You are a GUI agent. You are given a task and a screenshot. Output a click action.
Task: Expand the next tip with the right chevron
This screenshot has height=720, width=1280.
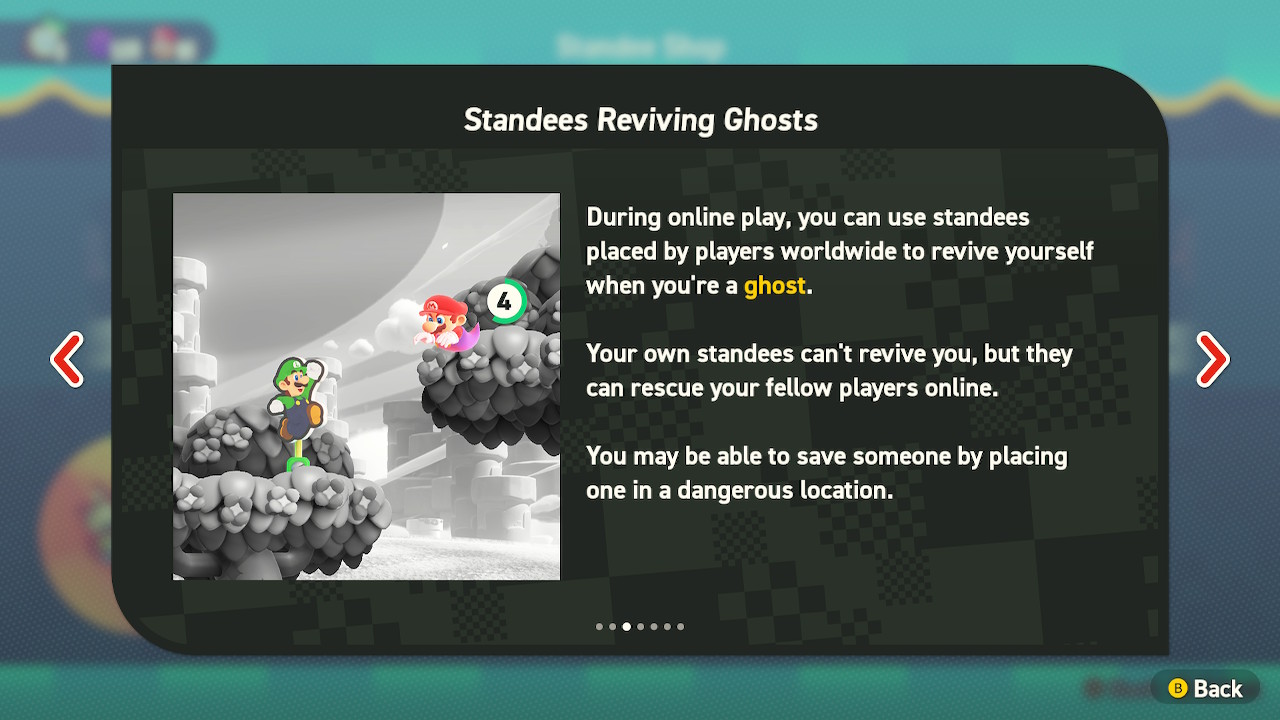(1213, 359)
